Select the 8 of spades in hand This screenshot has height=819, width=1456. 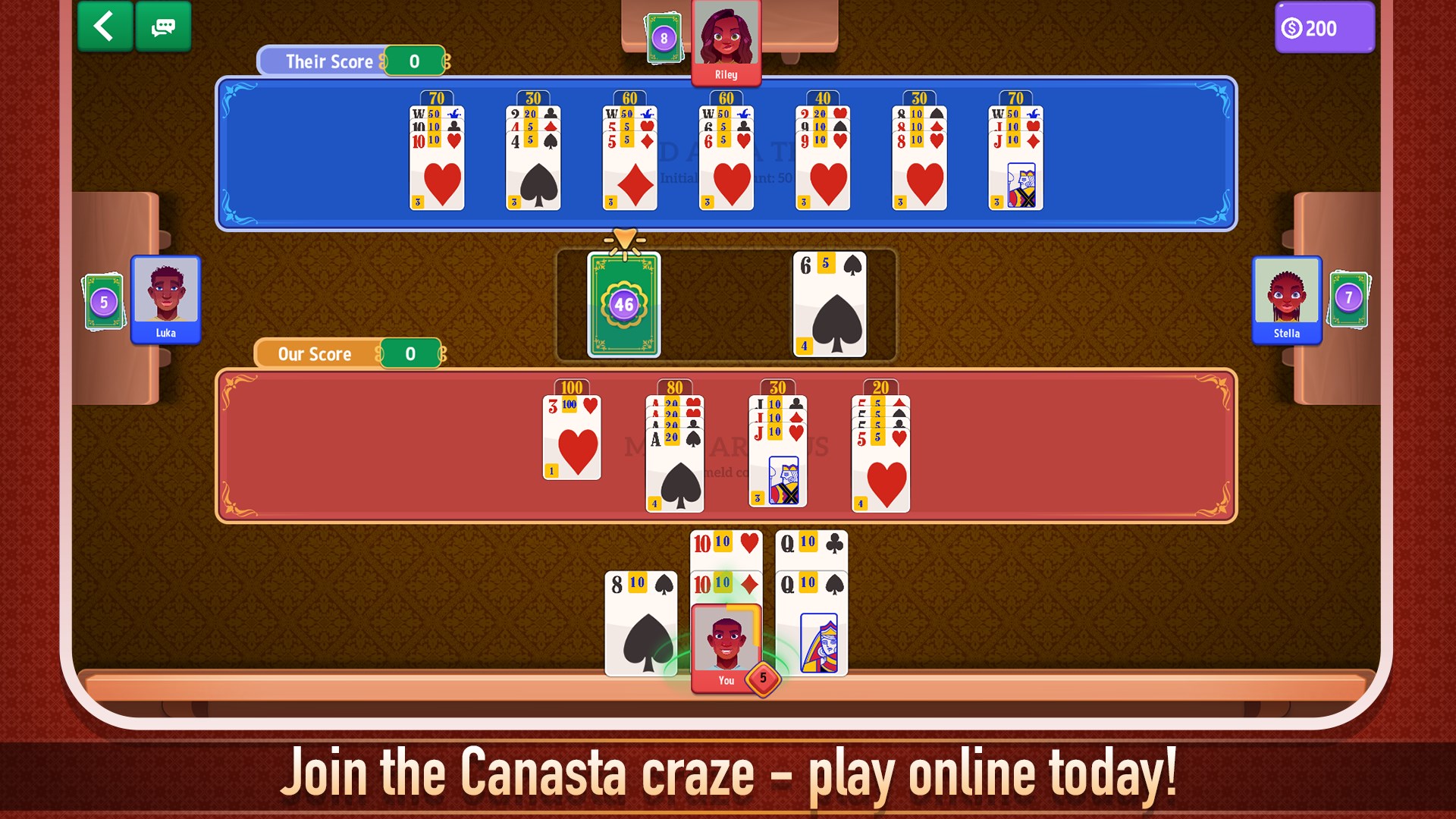click(x=642, y=622)
